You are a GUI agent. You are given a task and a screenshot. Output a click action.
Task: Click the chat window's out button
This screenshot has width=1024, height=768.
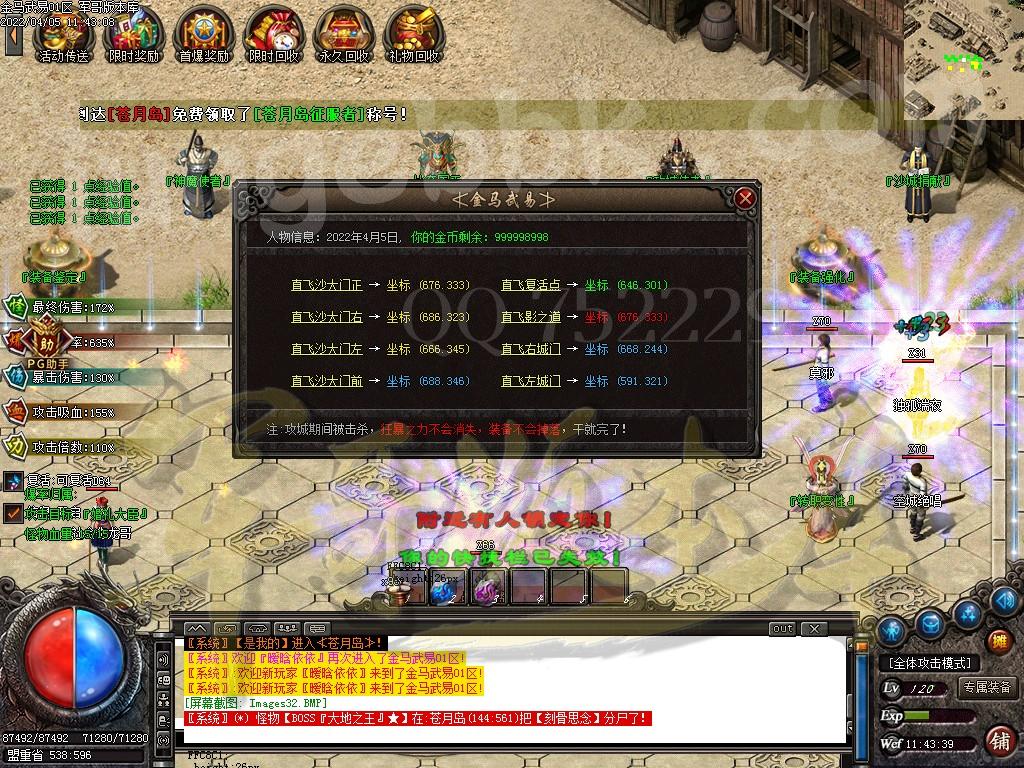tap(782, 629)
